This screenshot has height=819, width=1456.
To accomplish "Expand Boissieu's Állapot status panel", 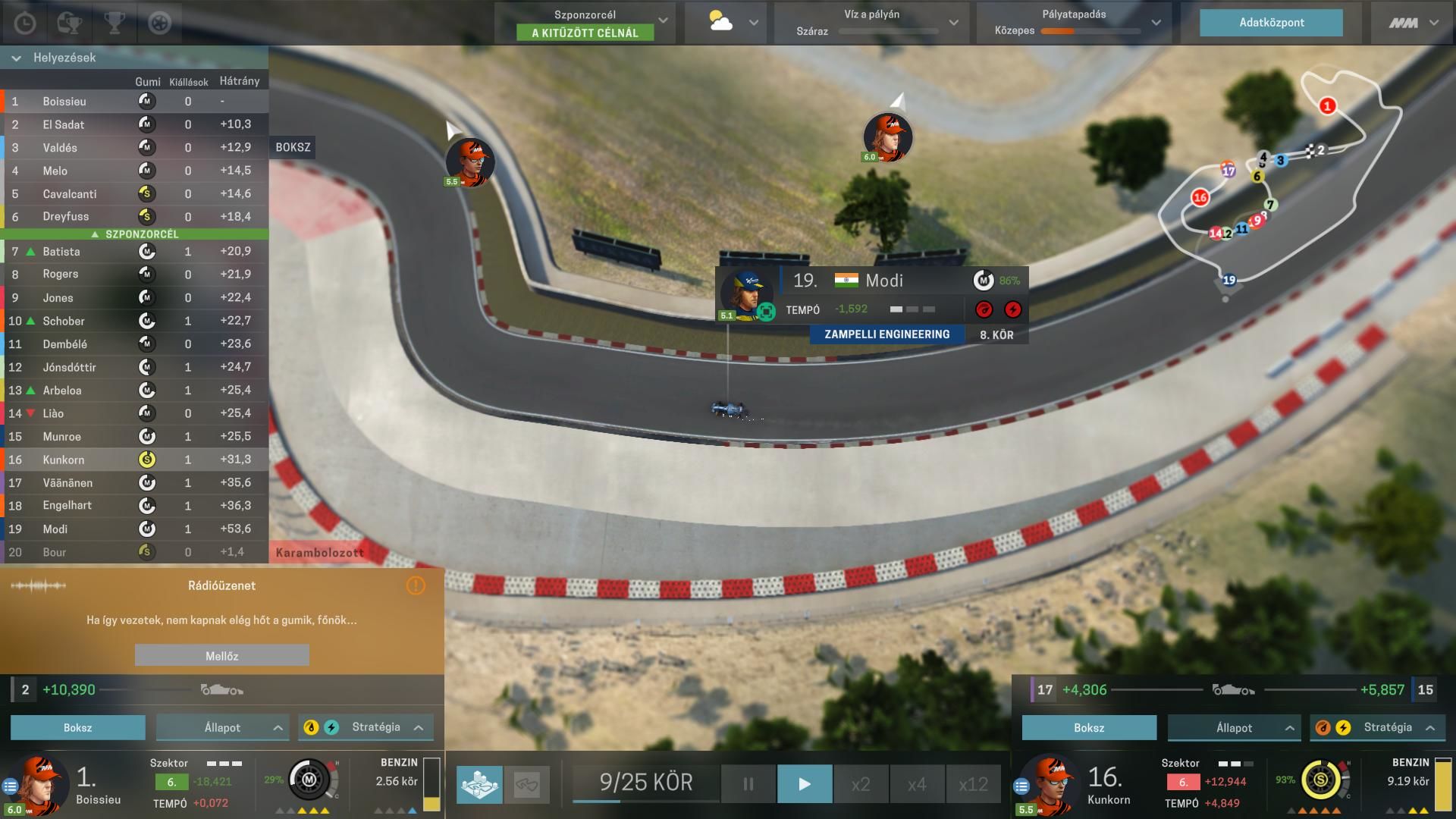I will click(222, 727).
